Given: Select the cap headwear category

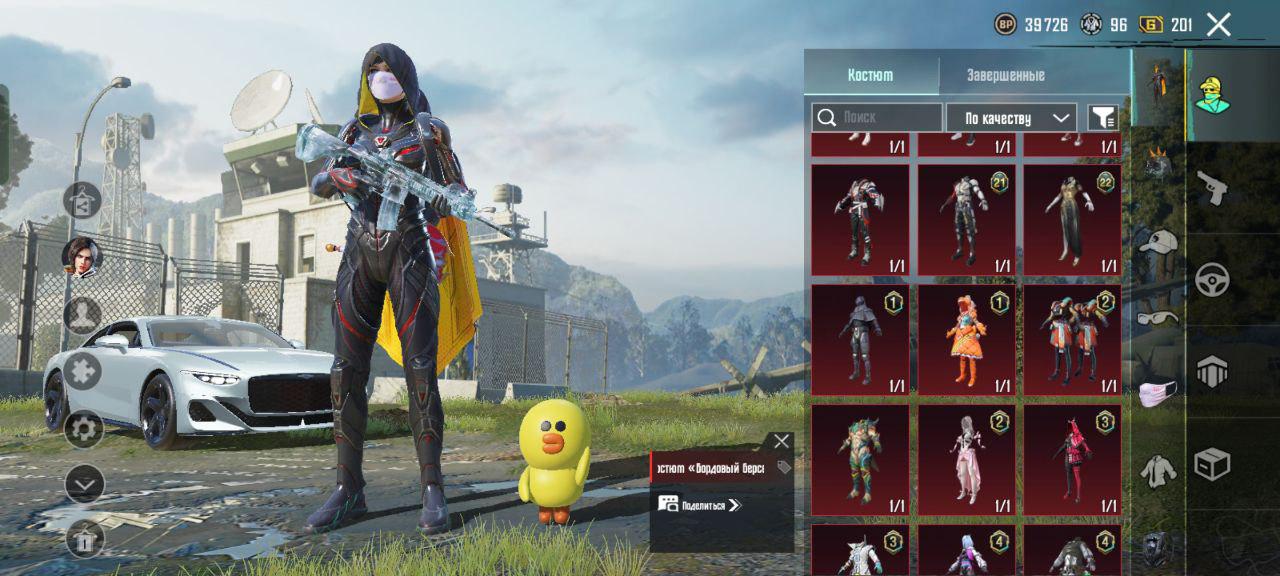Looking at the screenshot, I should [1158, 242].
